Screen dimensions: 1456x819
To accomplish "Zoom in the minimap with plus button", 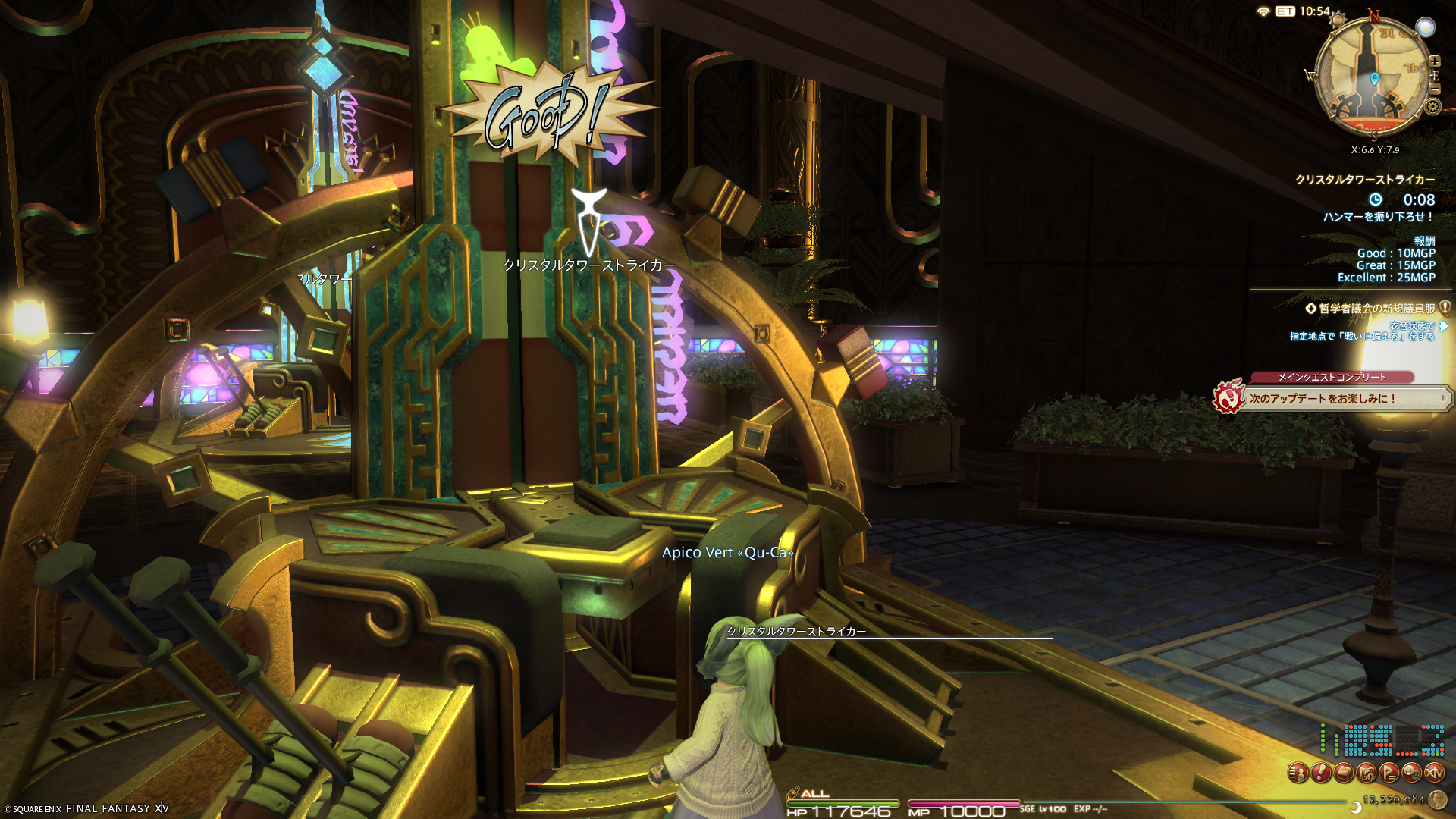I will coord(1434,61).
